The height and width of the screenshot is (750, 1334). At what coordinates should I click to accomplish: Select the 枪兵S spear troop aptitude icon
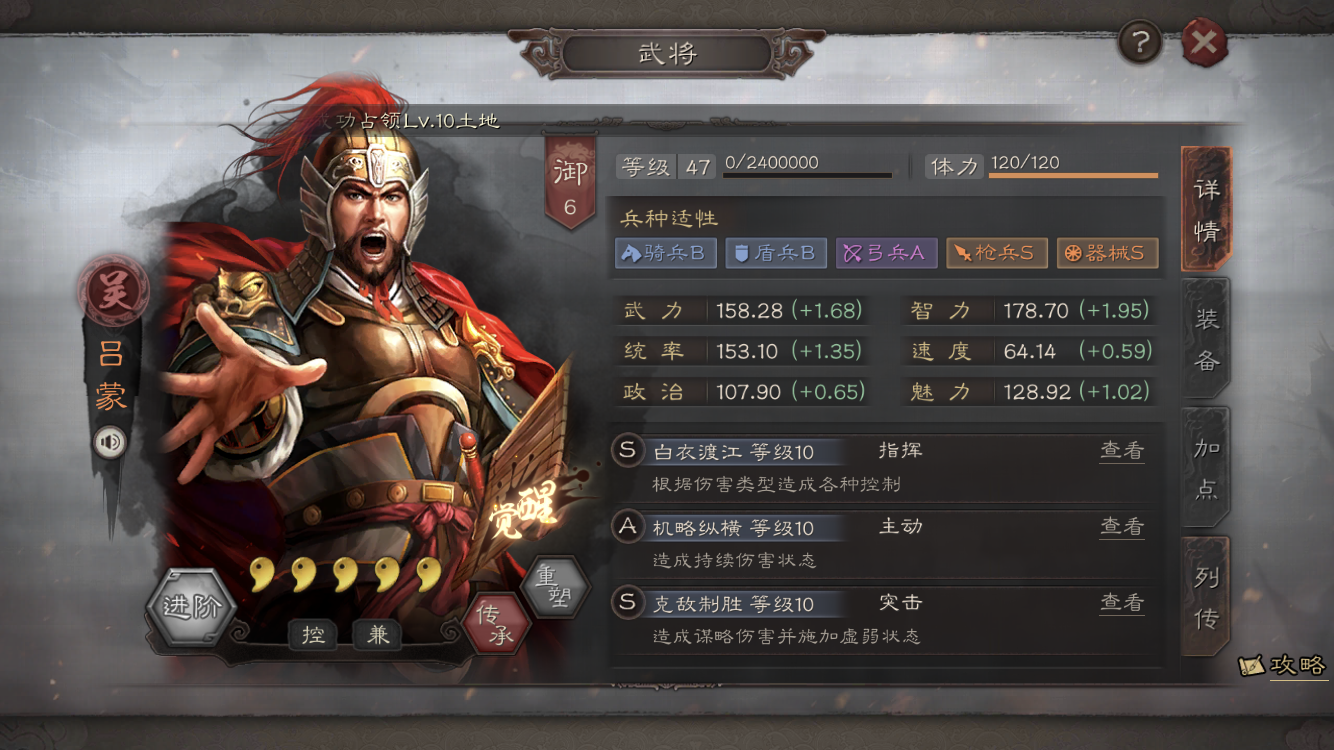[996, 253]
